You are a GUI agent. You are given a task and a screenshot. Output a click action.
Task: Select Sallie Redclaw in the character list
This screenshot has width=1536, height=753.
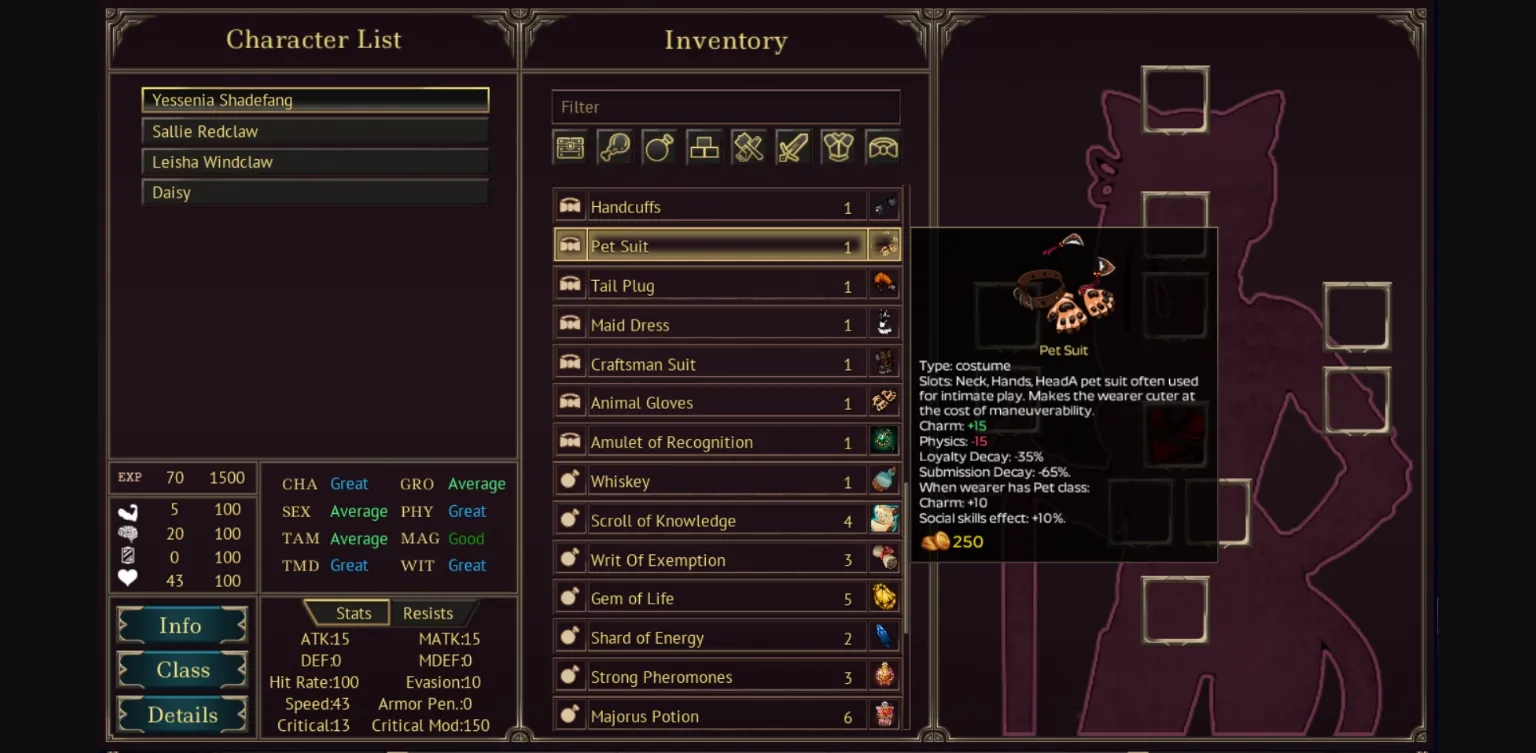314,131
